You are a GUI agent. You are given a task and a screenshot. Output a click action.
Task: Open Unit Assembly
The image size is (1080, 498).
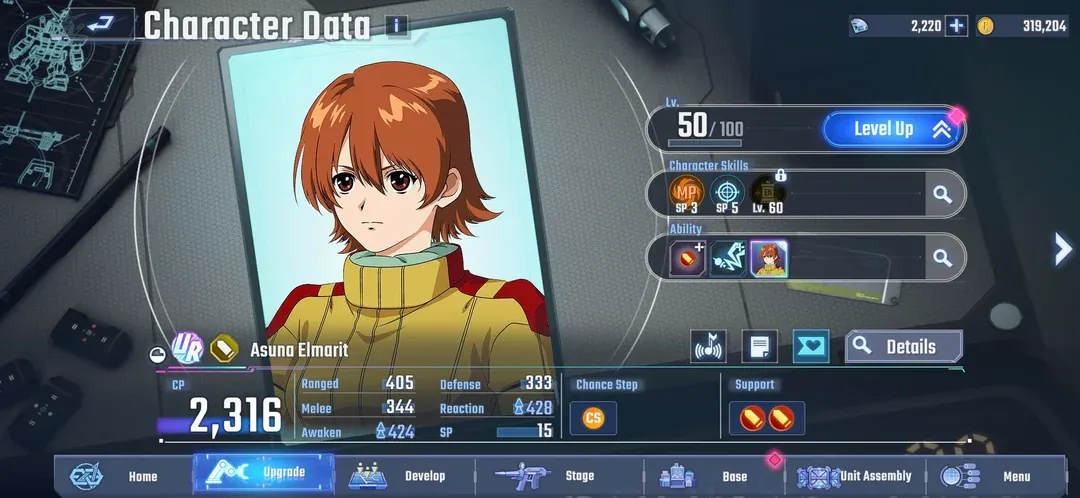click(856, 476)
